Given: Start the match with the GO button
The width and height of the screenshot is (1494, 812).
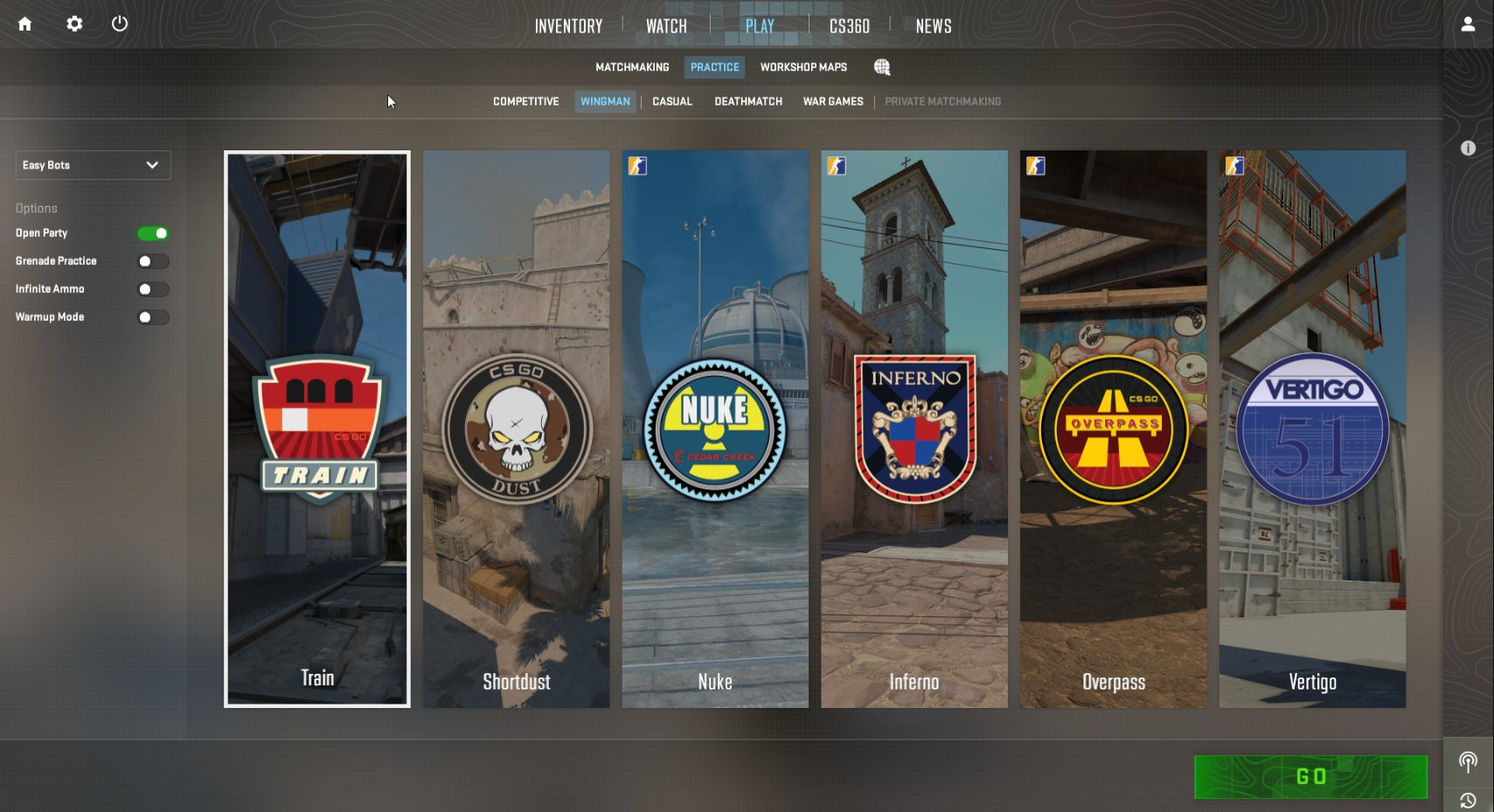Looking at the screenshot, I should pos(1310,776).
